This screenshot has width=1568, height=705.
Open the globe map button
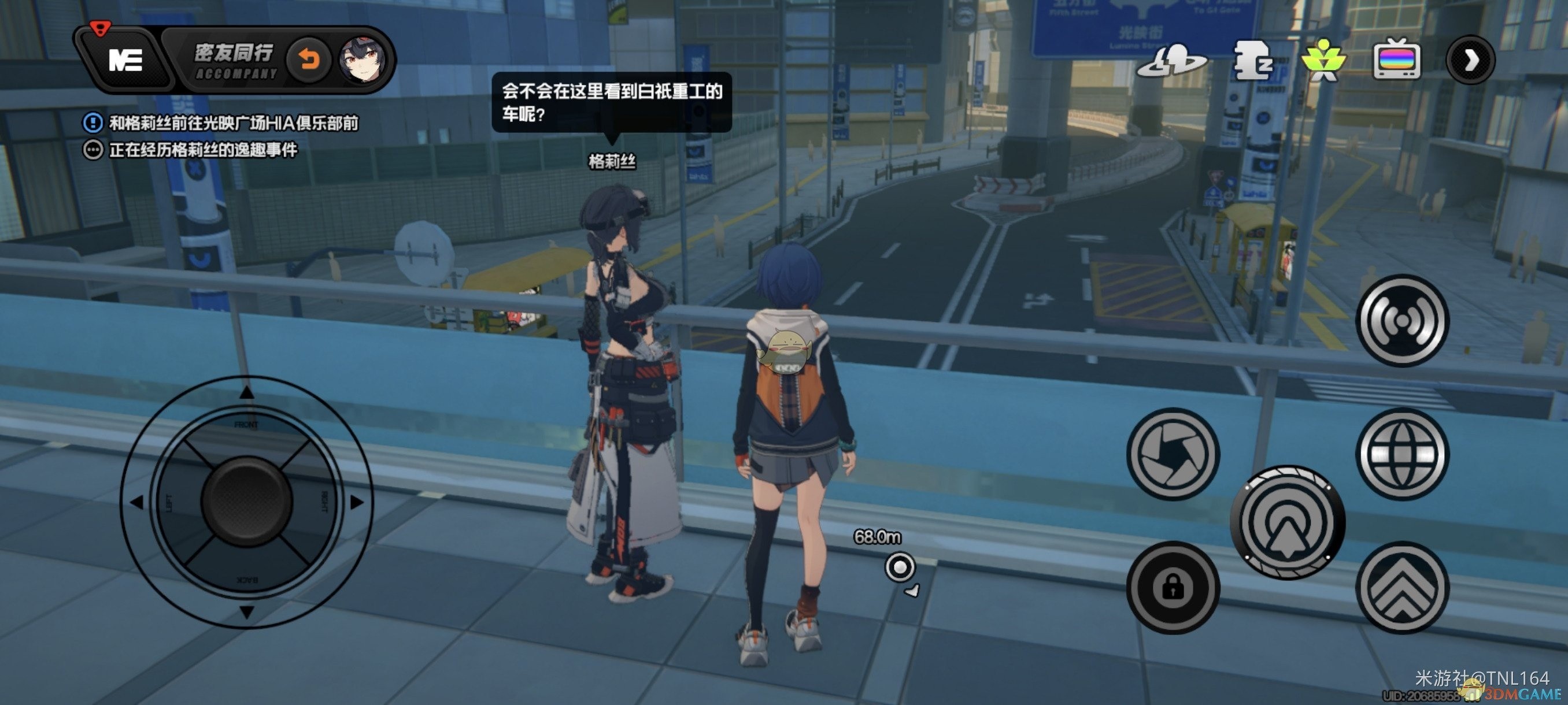pos(1403,454)
